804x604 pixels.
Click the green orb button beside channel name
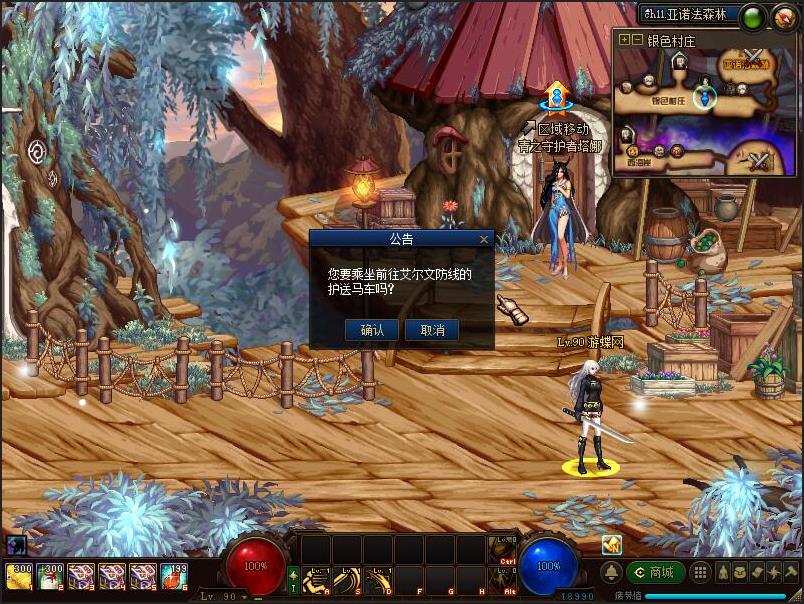753,16
